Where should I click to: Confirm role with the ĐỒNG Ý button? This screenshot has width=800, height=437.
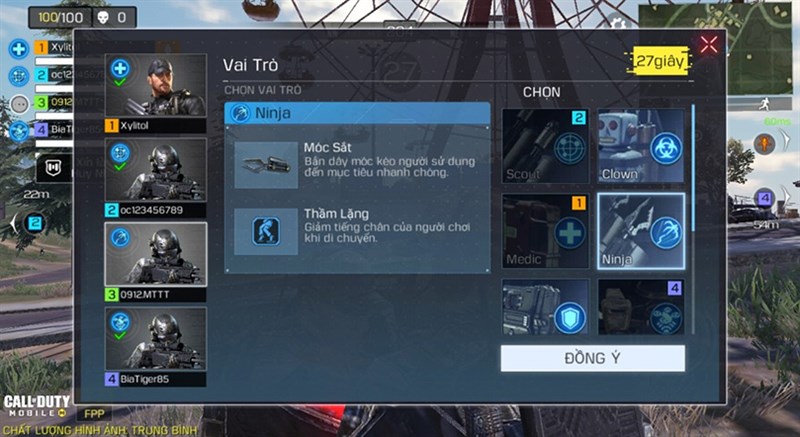[x=592, y=359]
